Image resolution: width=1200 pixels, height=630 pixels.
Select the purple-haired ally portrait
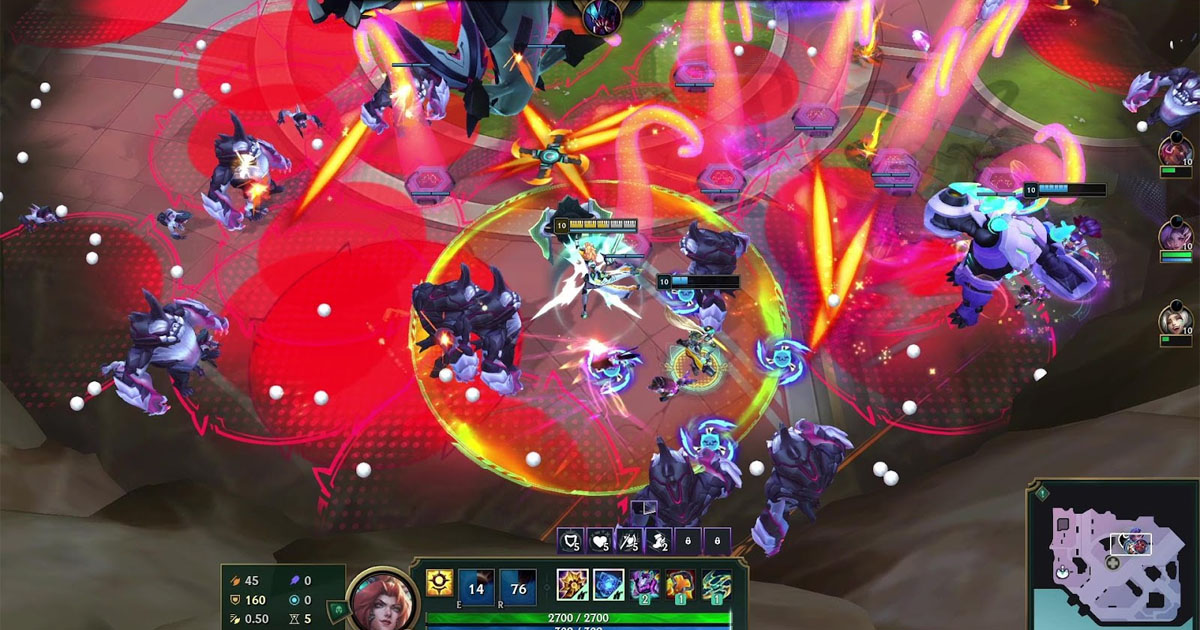click(1176, 236)
